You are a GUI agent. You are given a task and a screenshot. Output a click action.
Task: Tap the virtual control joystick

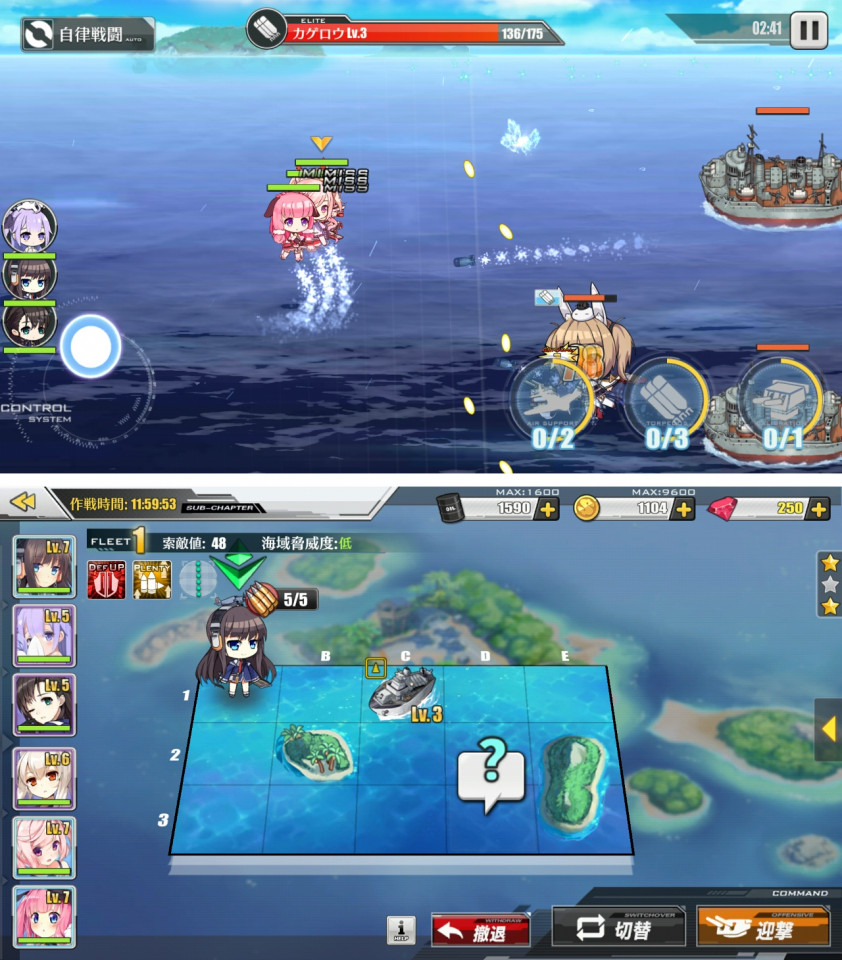(x=91, y=347)
